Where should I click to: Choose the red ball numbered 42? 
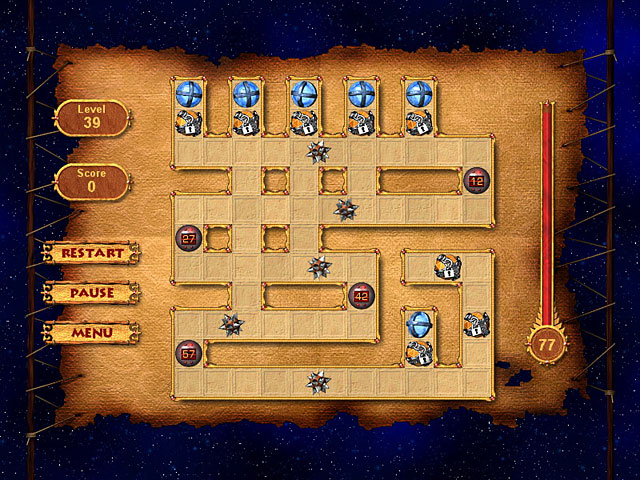(x=361, y=295)
